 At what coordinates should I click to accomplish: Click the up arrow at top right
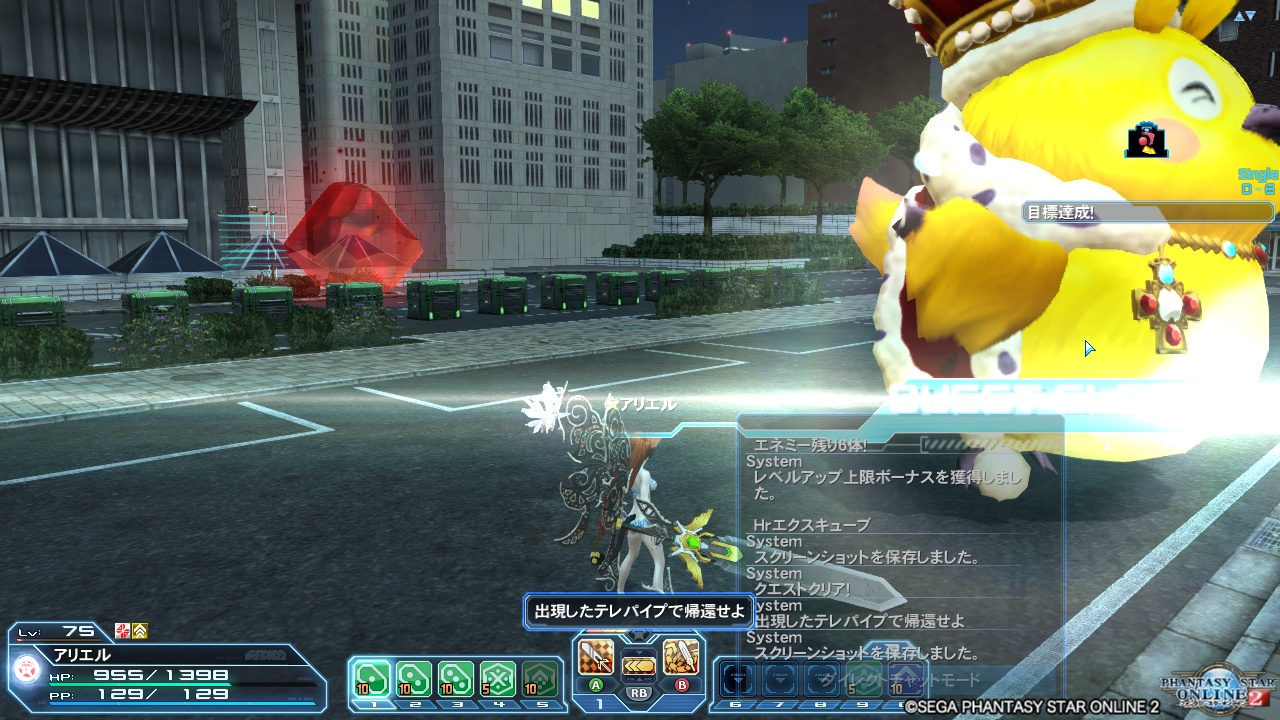pos(1239,15)
